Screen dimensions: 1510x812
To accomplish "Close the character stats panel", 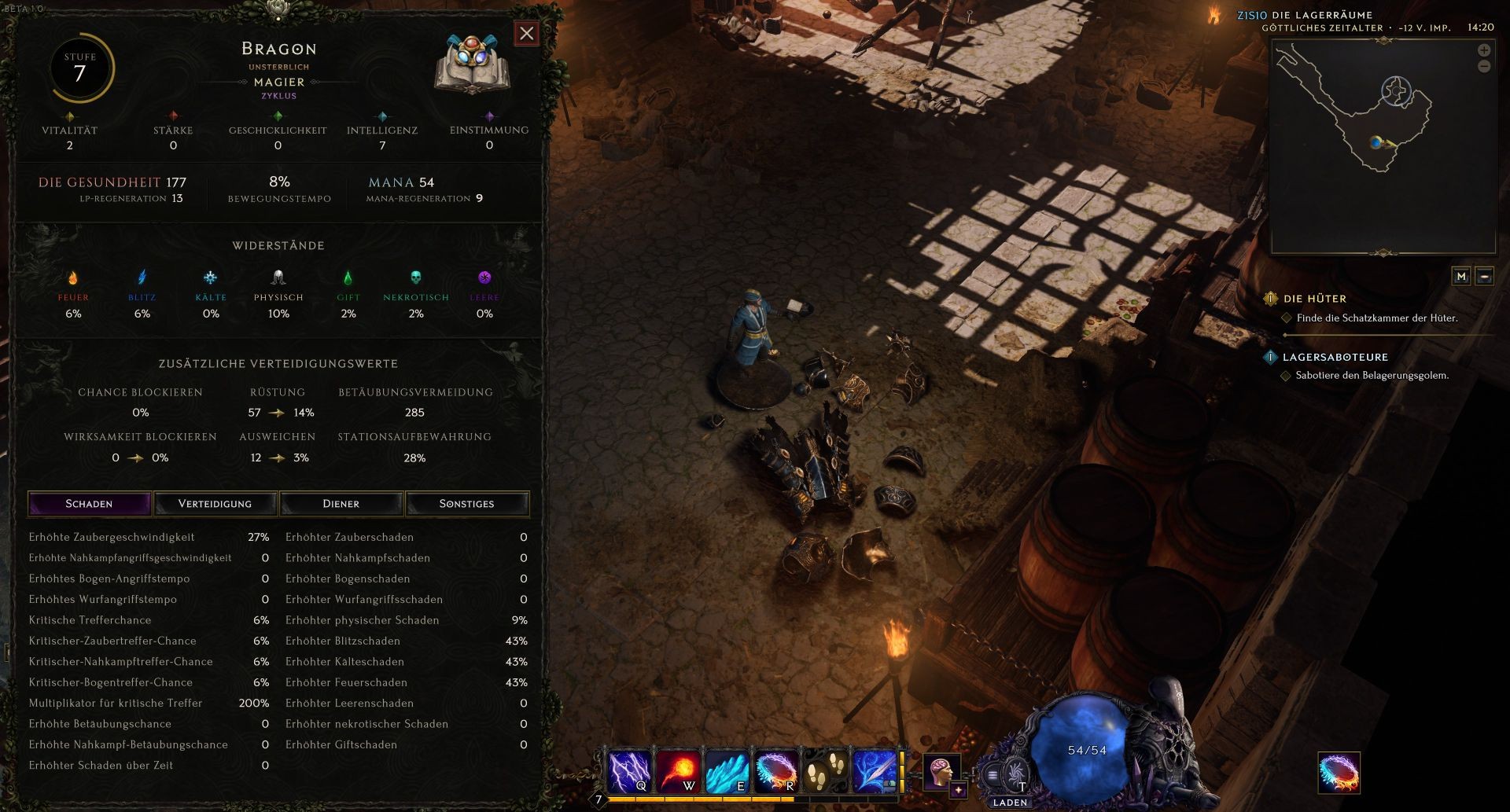I will pyautogui.click(x=526, y=33).
